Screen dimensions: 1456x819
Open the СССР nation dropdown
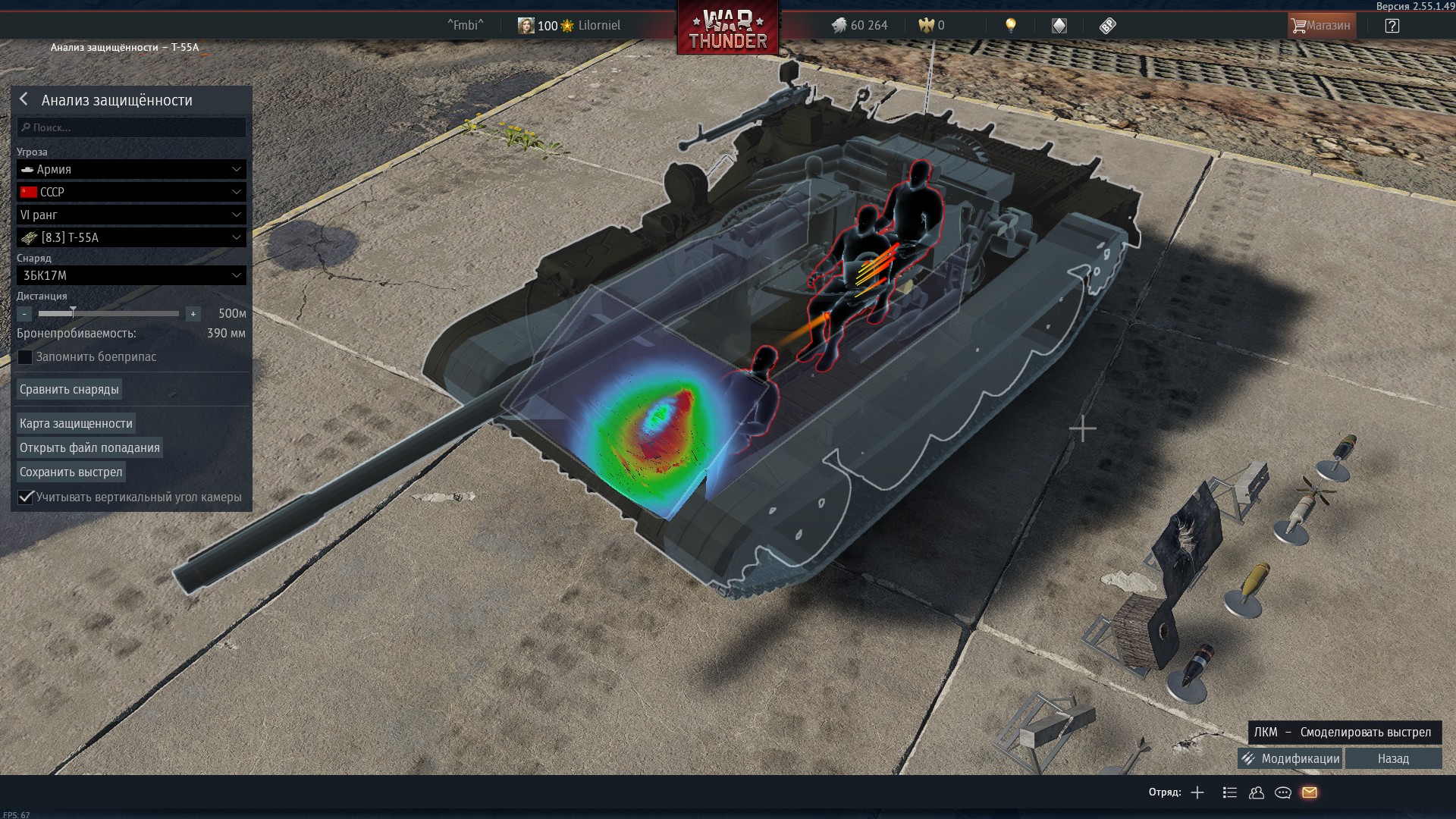click(x=132, y=192)
